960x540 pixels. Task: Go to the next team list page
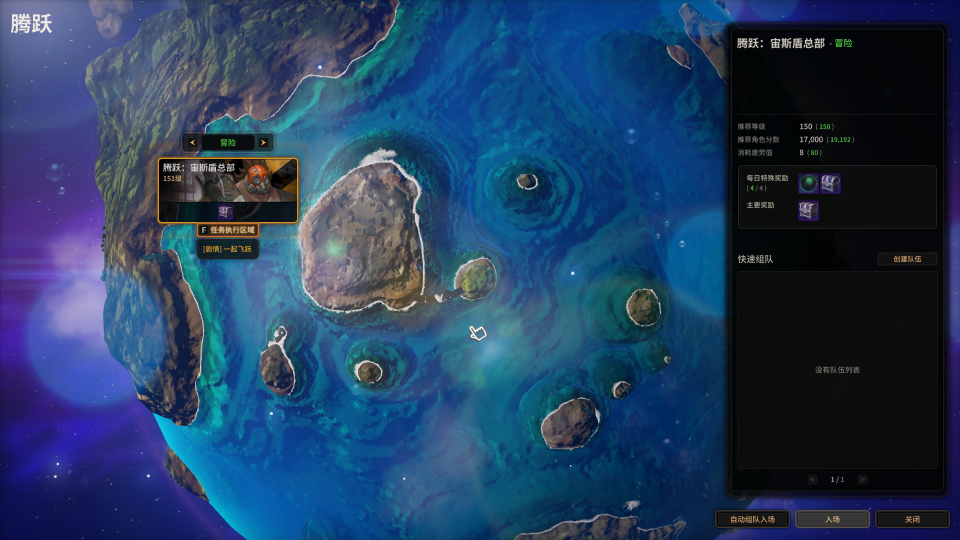click(862, 480)
